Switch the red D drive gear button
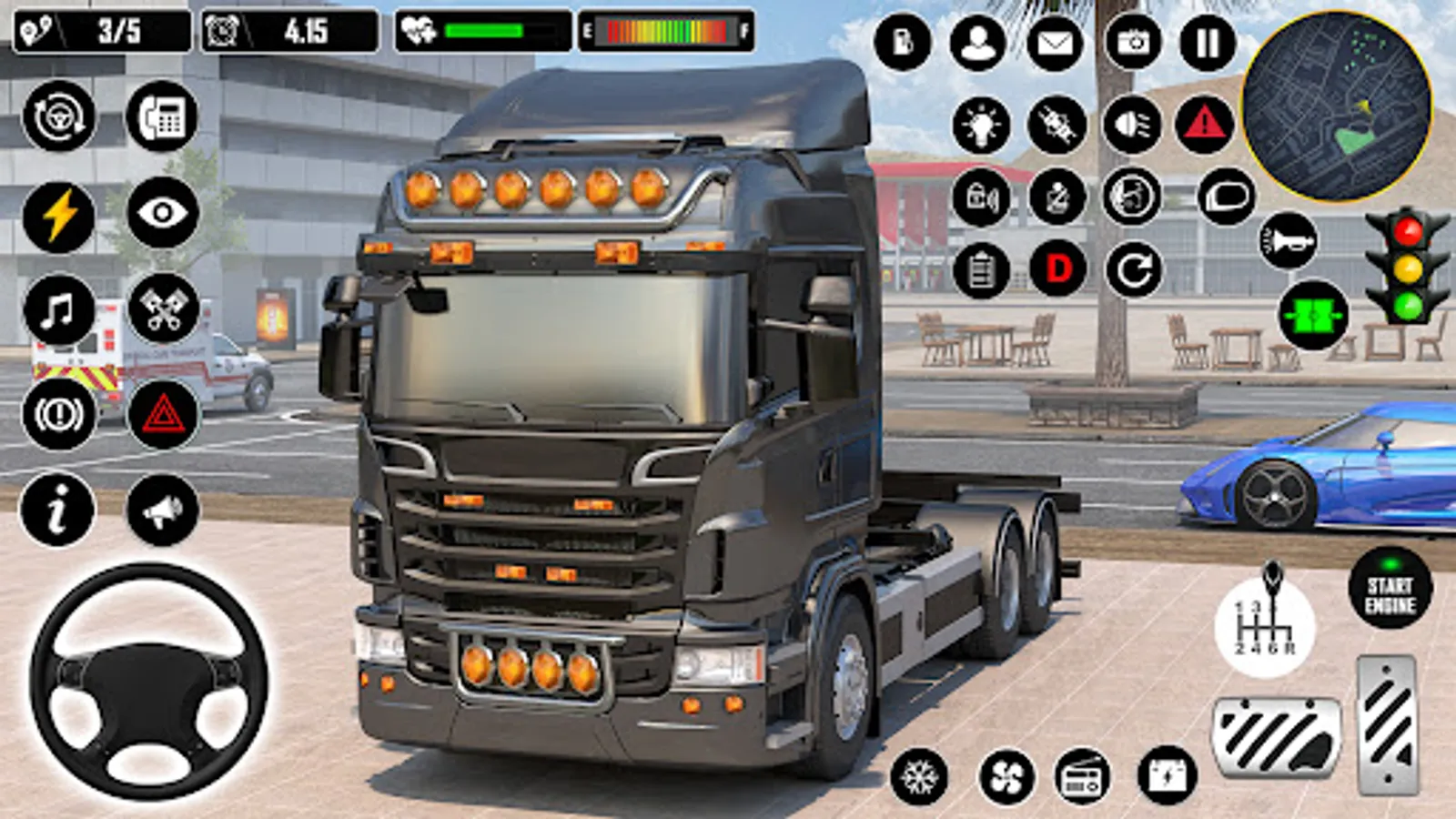This screenshot has height=819, width=1456. tap(1058, 269)
